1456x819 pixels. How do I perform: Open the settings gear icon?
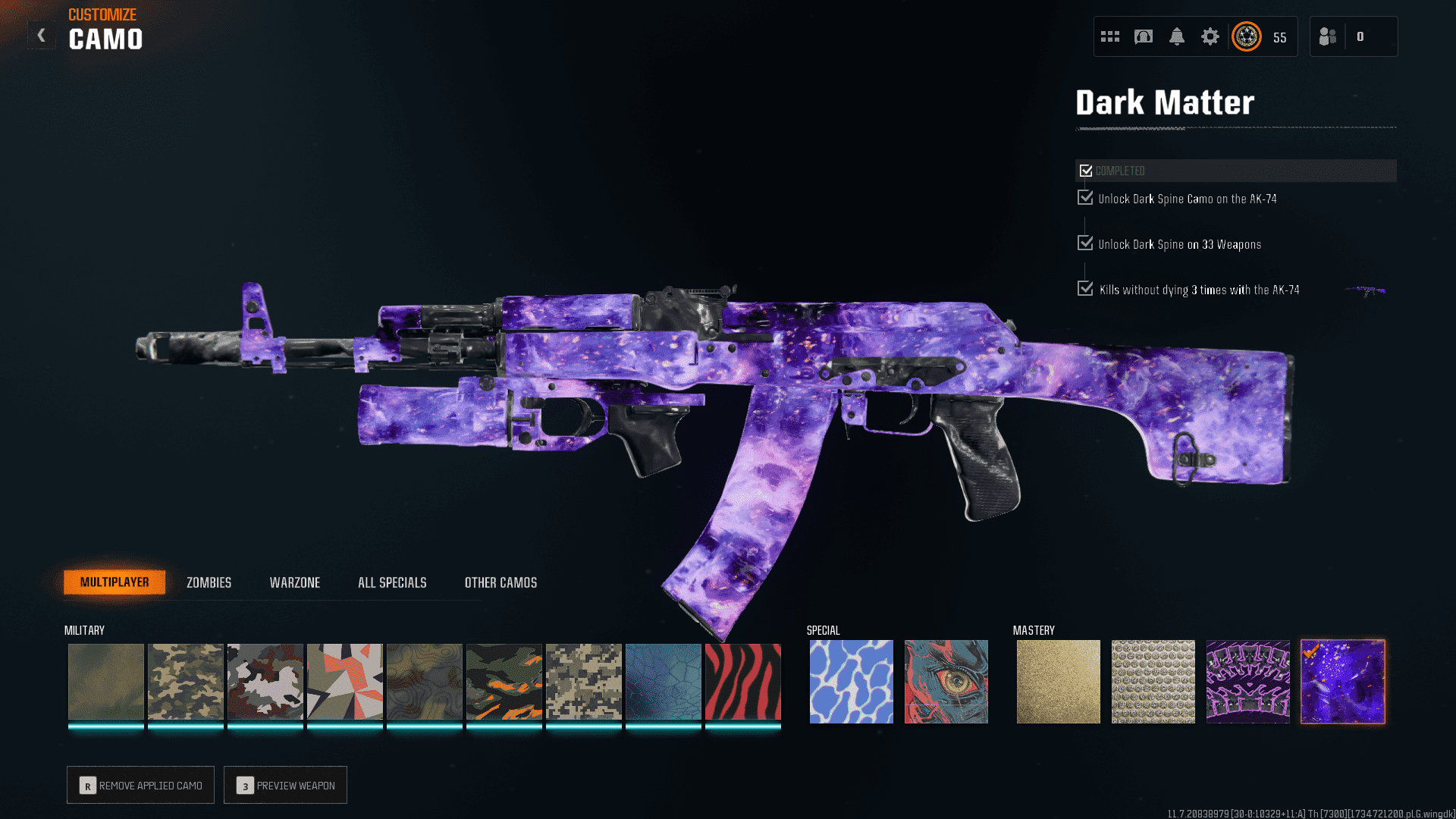tap(1210, 36)
